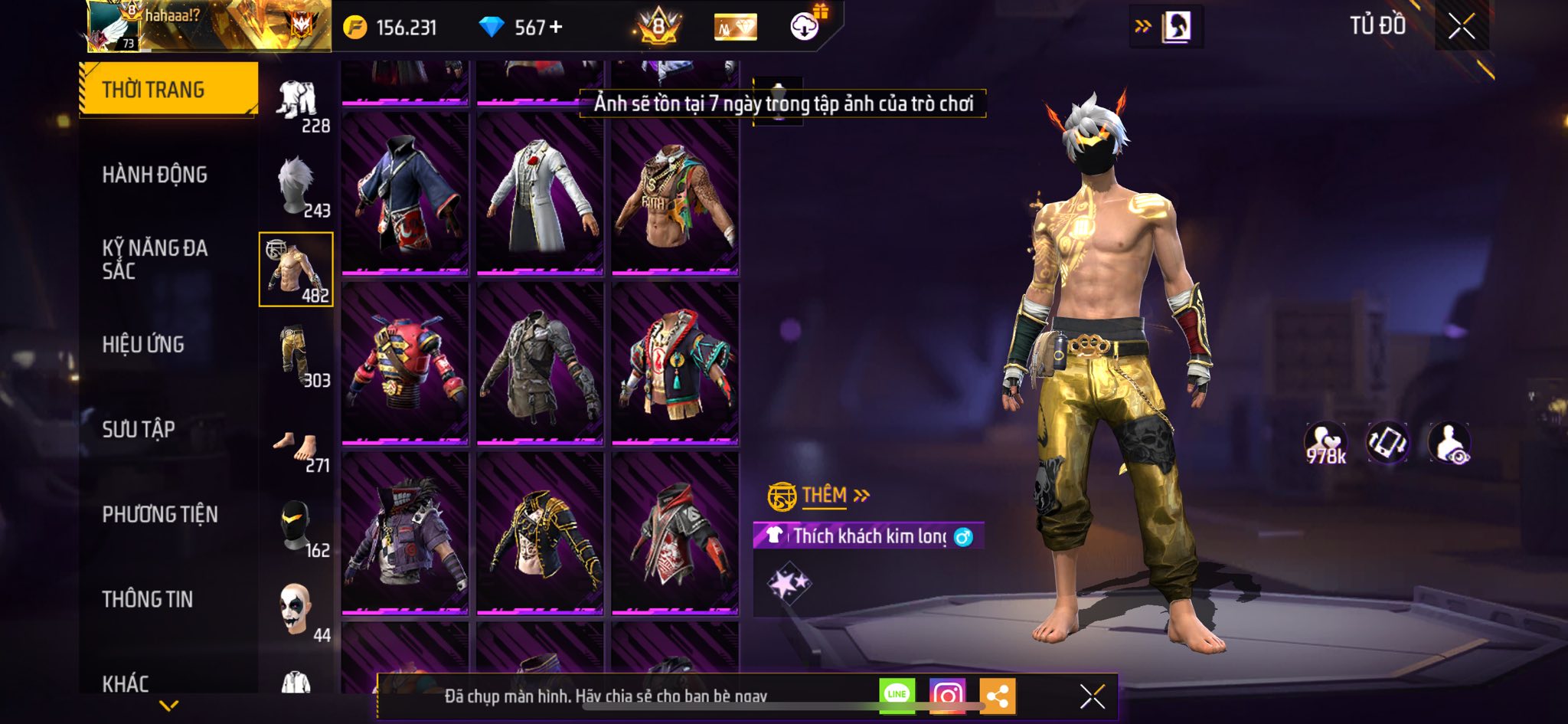
Task: Switch to the HÀNH ĐỘNG tab
Action: coord(155,175)
